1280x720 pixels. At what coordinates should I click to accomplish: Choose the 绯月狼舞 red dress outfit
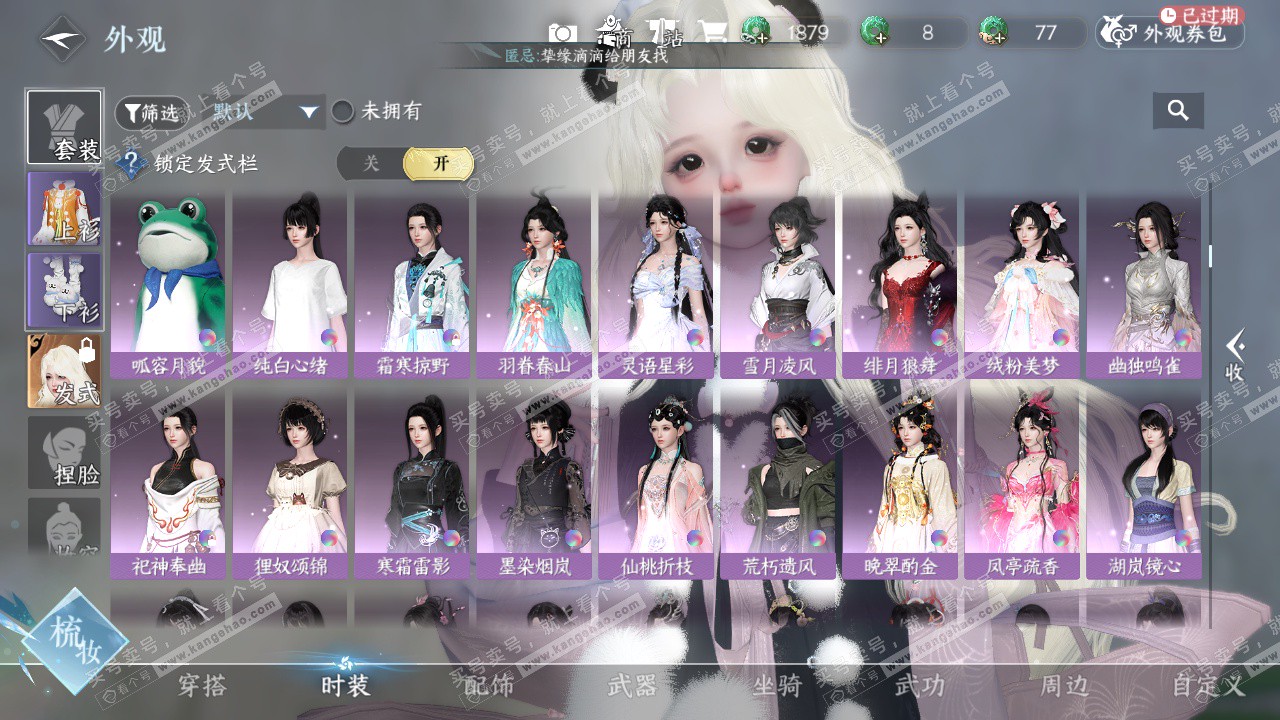[x=900, y=286]
